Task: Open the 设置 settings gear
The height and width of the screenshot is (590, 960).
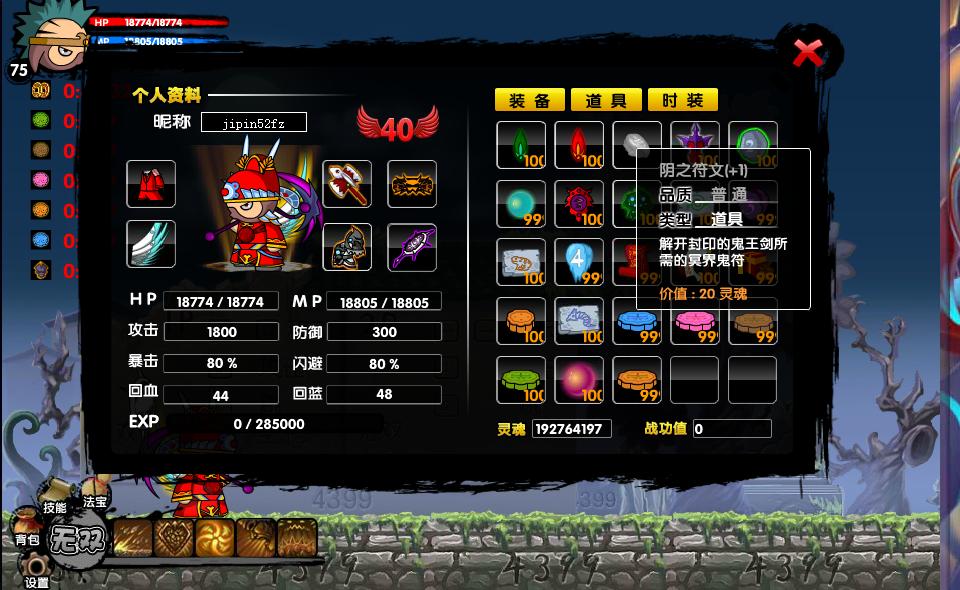Action: point(37,572)
